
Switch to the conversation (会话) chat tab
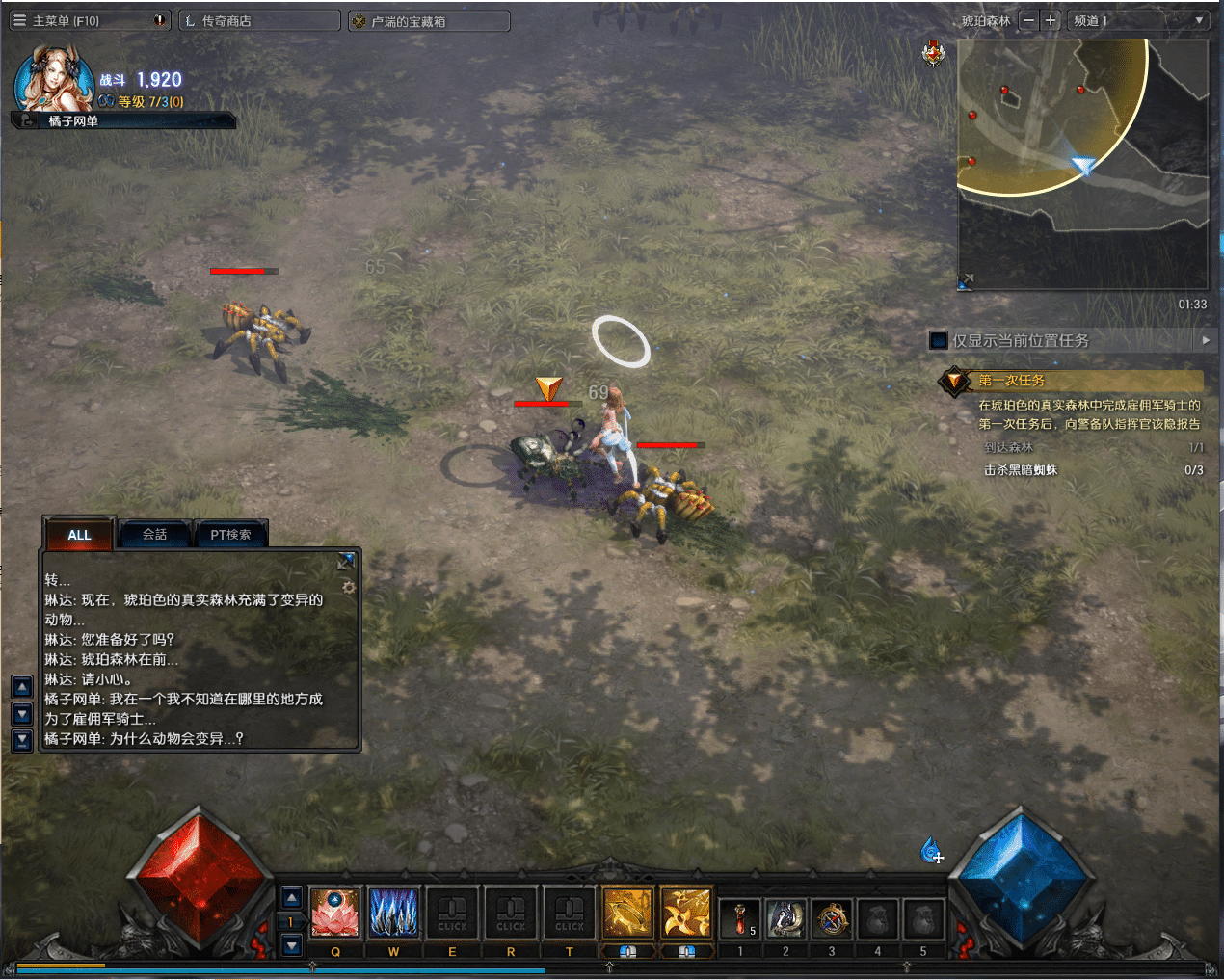click(x=154, y=535)
